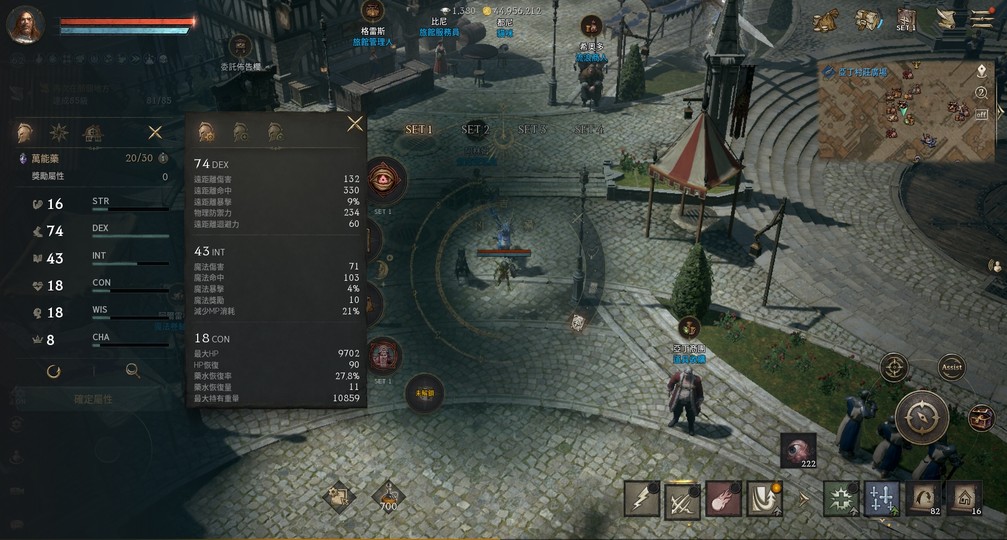Image resolution: width=1007 pixels, height=540 pixels.
Task: Click the minimap location pin button
Action: click(x=982, y=72)
